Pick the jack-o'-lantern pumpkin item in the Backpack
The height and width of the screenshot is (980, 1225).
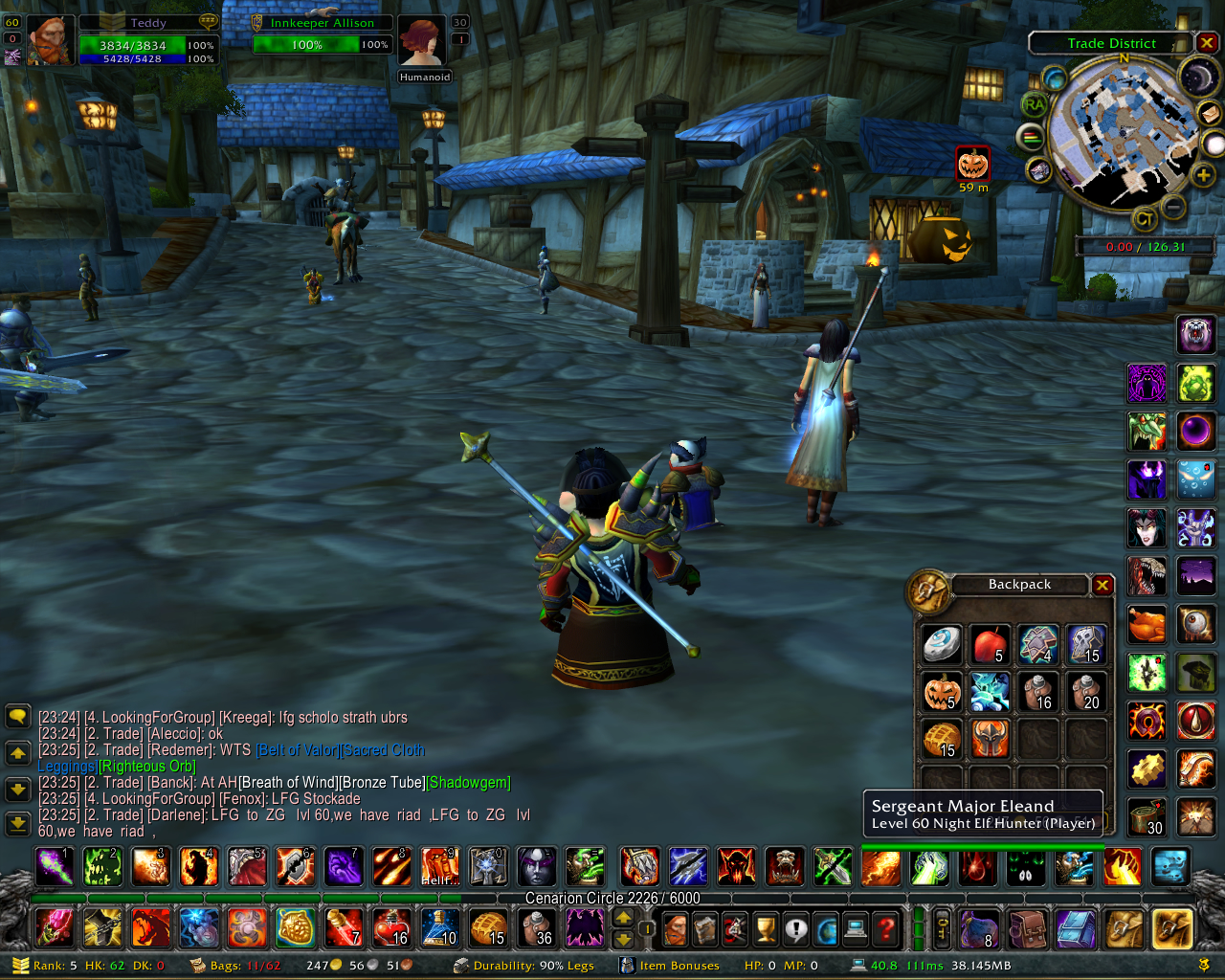(942, 691)
